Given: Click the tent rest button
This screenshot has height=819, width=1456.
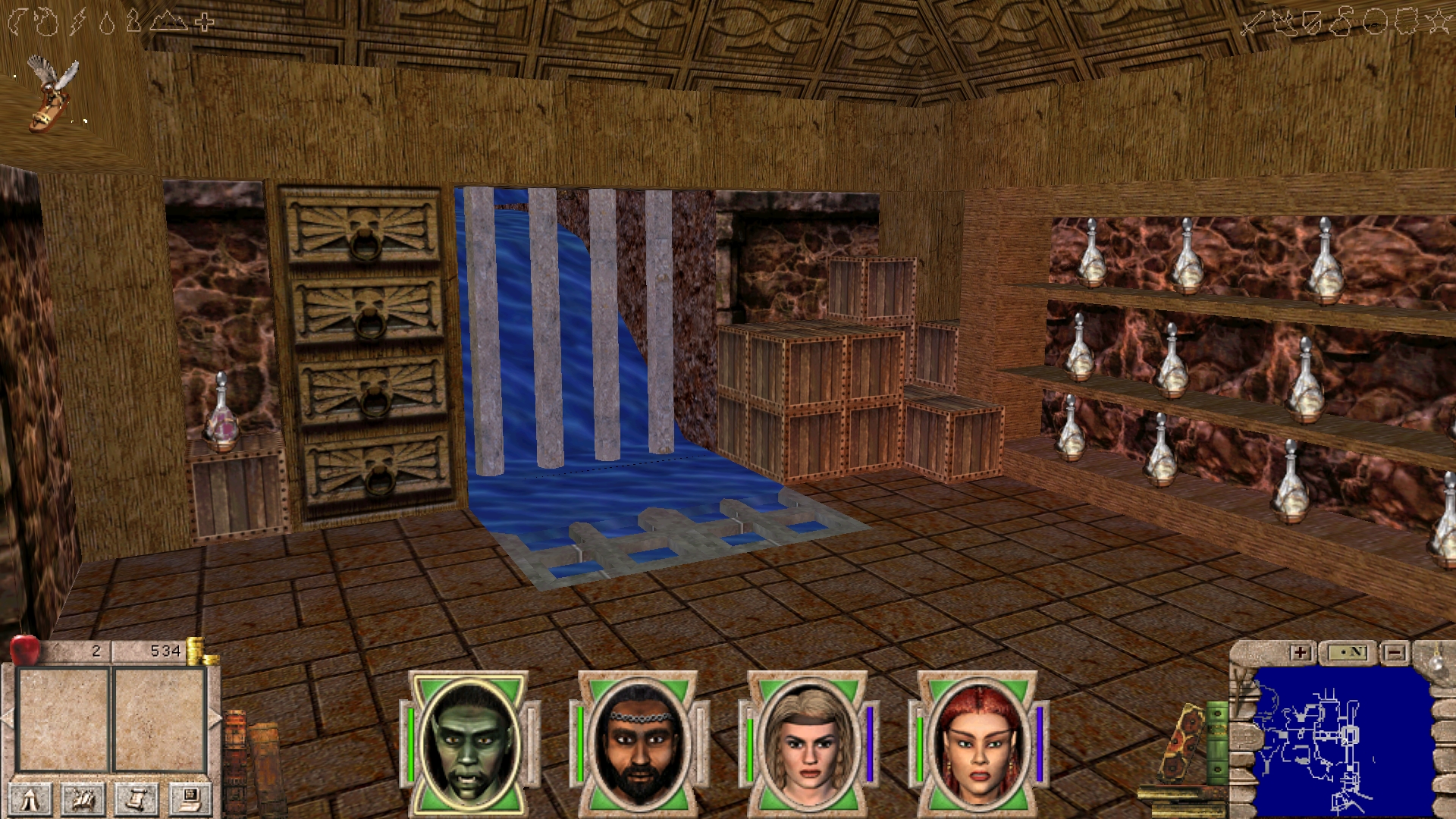Looking at the screenshot, I should 31,799.
